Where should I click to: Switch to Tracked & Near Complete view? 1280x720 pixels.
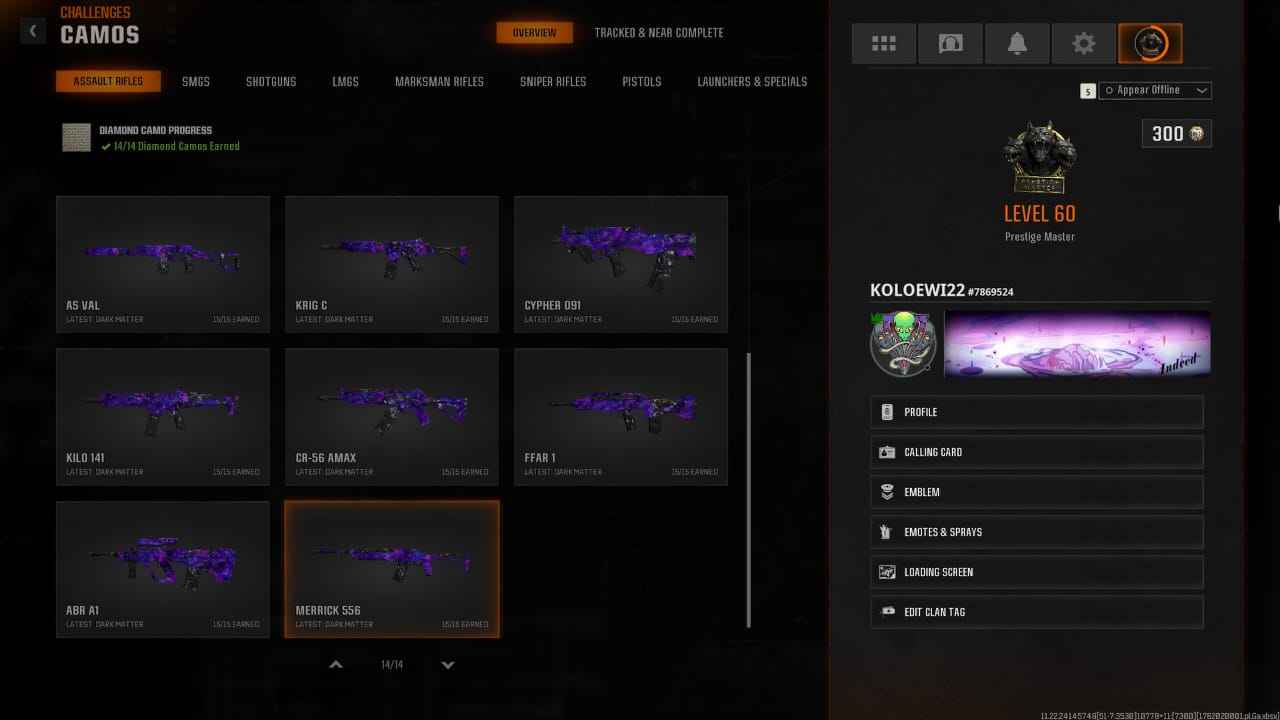coord(658,32)
